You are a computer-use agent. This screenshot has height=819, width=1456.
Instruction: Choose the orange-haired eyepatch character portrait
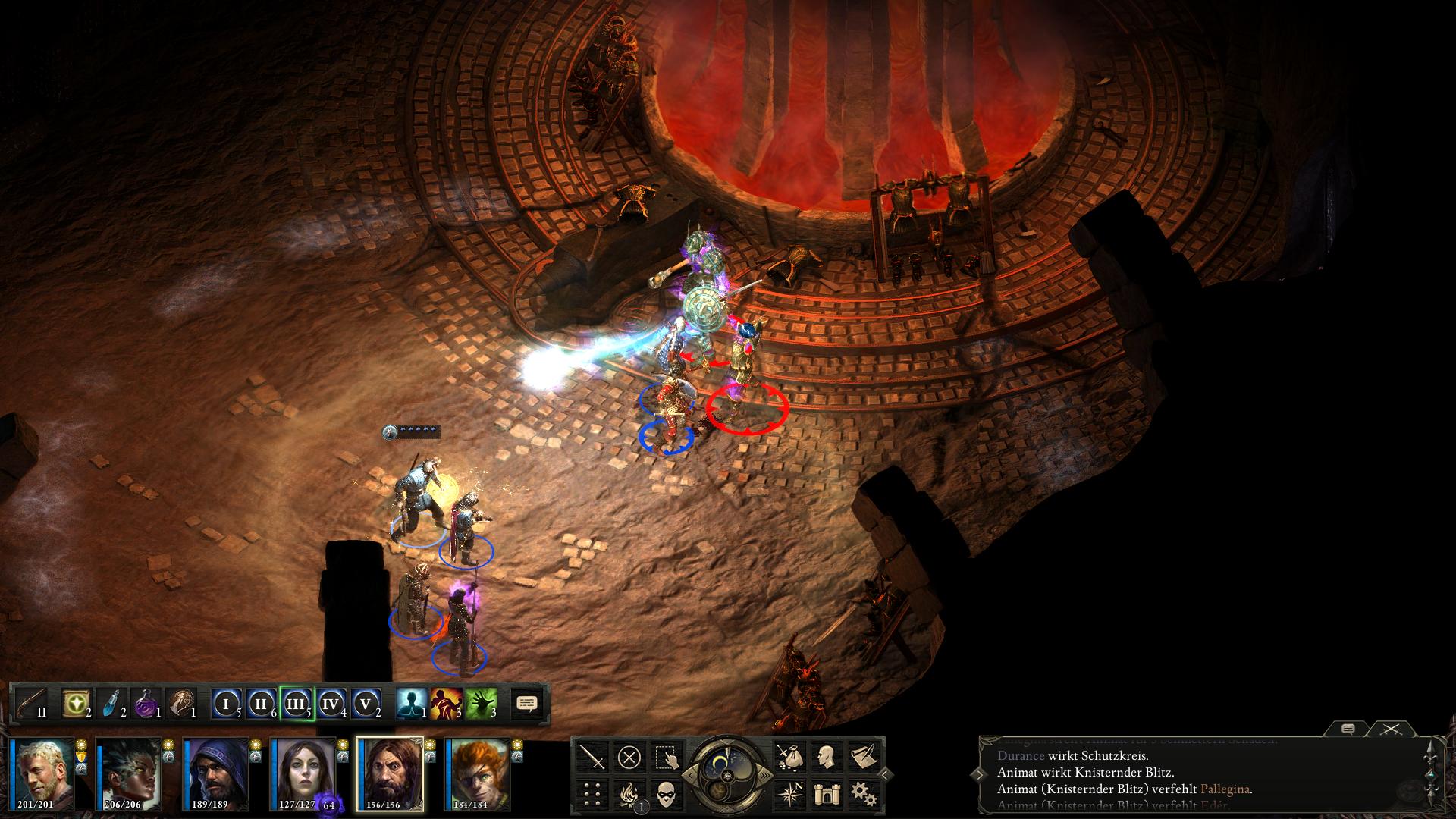tap(478, 773)
